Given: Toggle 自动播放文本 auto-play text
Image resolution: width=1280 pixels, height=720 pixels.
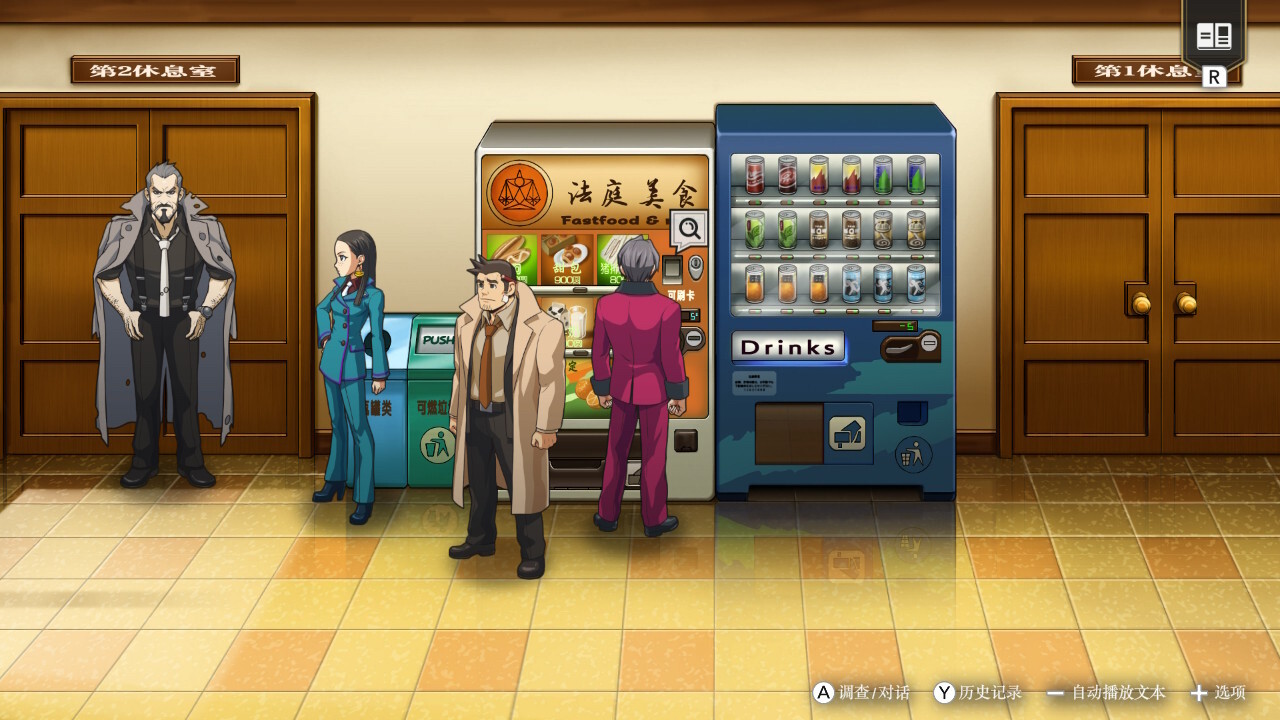Looking at the screenshot, I should [1106, 693].
